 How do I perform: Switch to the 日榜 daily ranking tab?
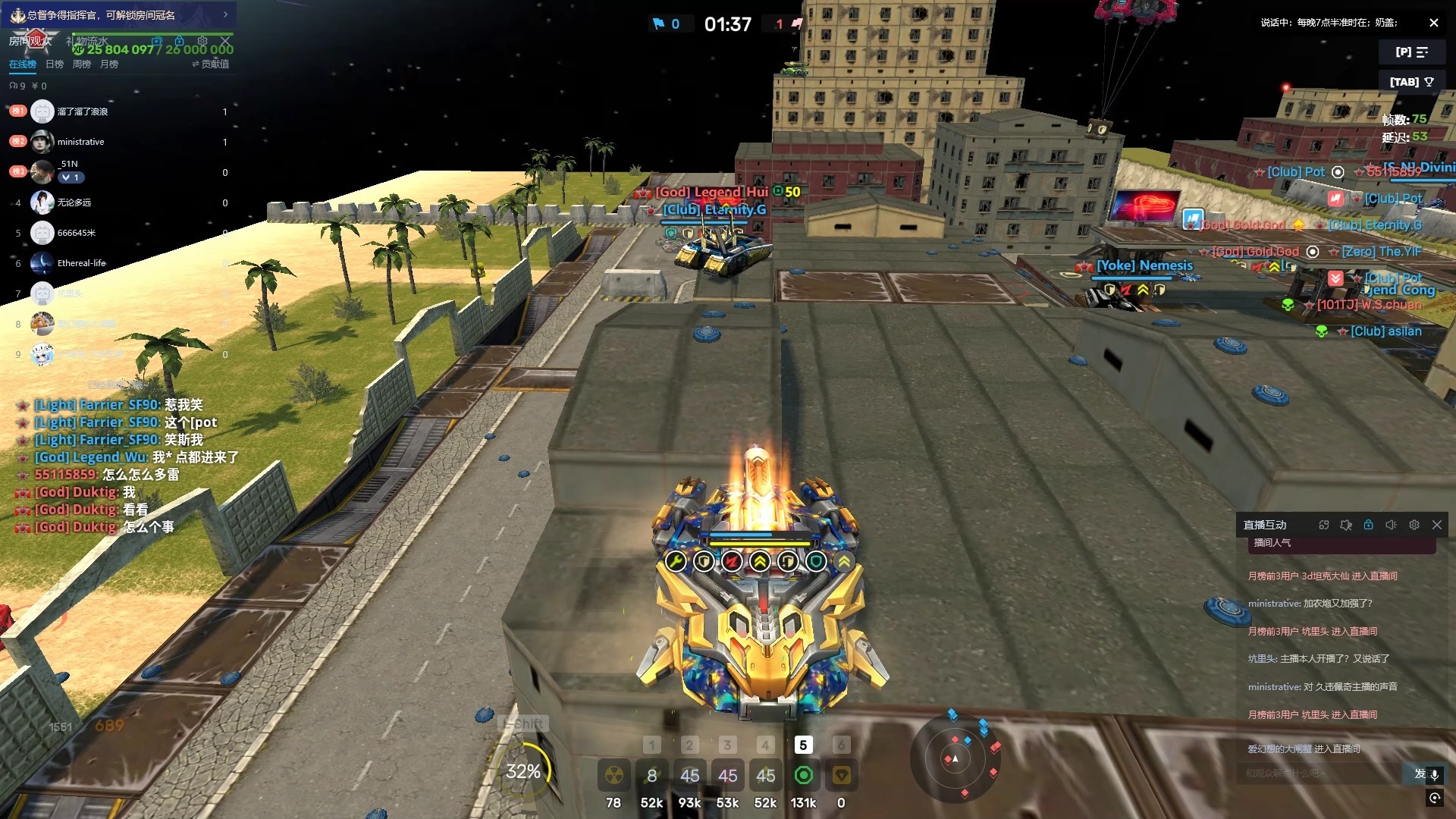pos(55,64)
